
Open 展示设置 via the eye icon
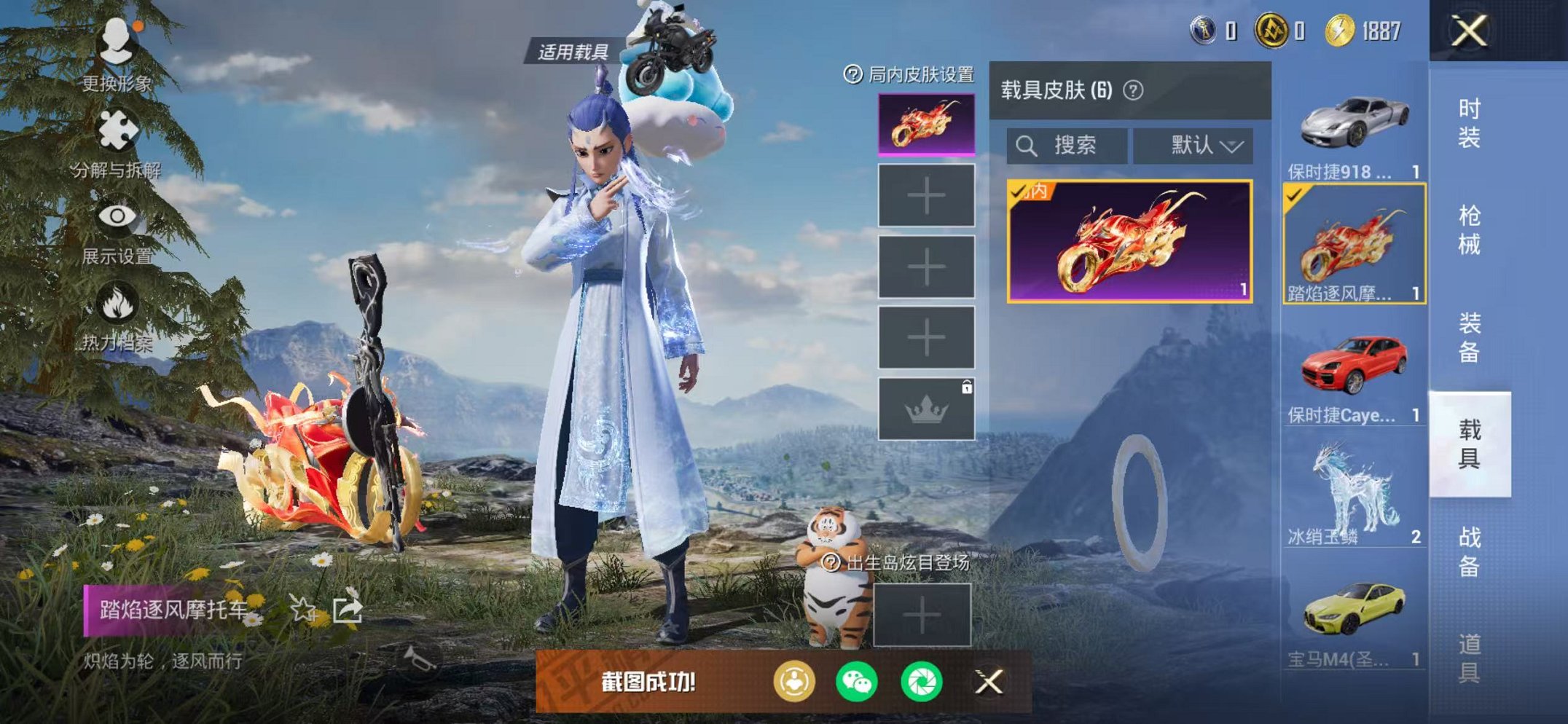pyautogui.click(x=118, y=215)
